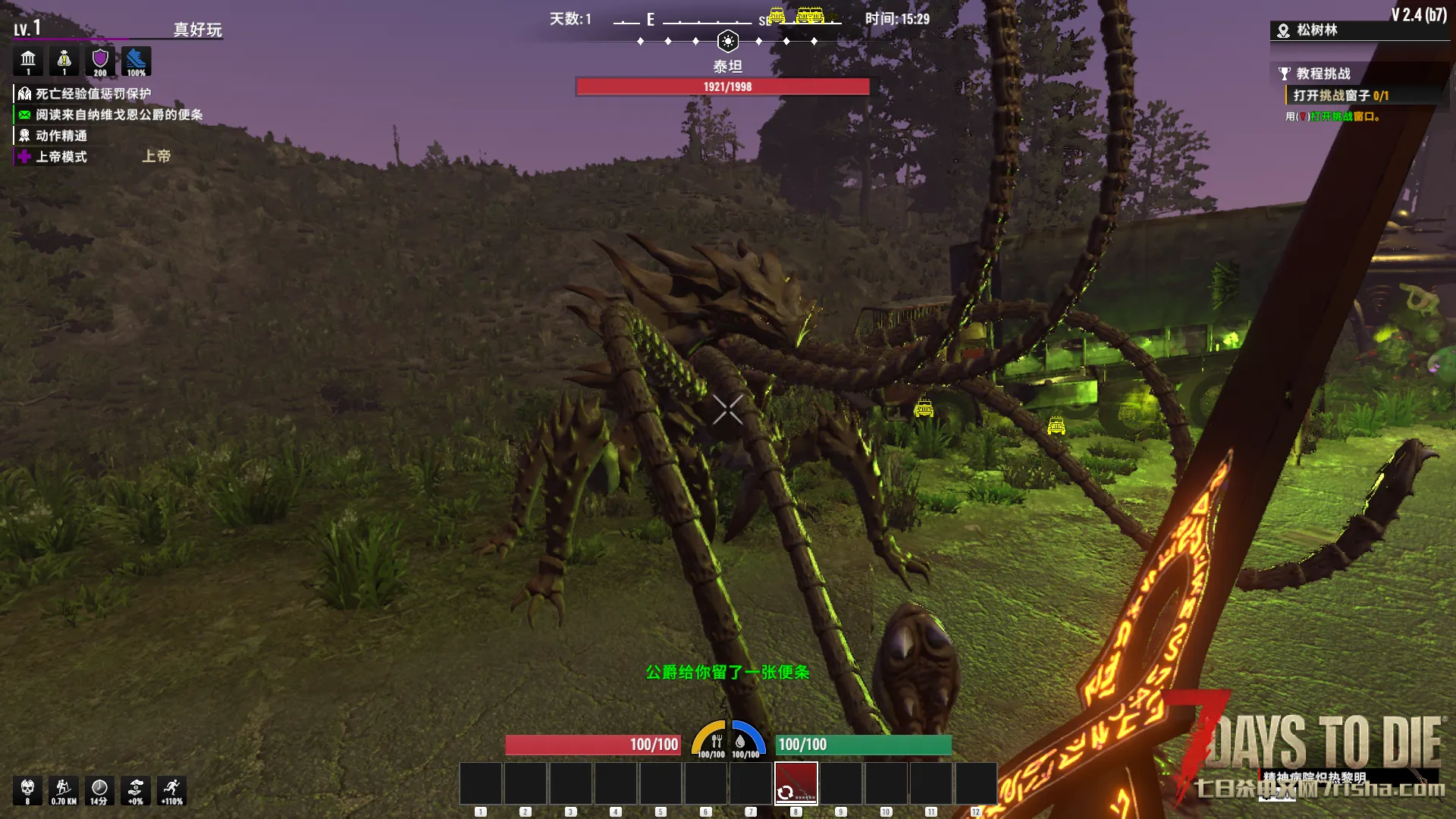Click the blue running shoe speed icon
The height and width of the screenshot is (819, 1456).
[x=136, y=61]
